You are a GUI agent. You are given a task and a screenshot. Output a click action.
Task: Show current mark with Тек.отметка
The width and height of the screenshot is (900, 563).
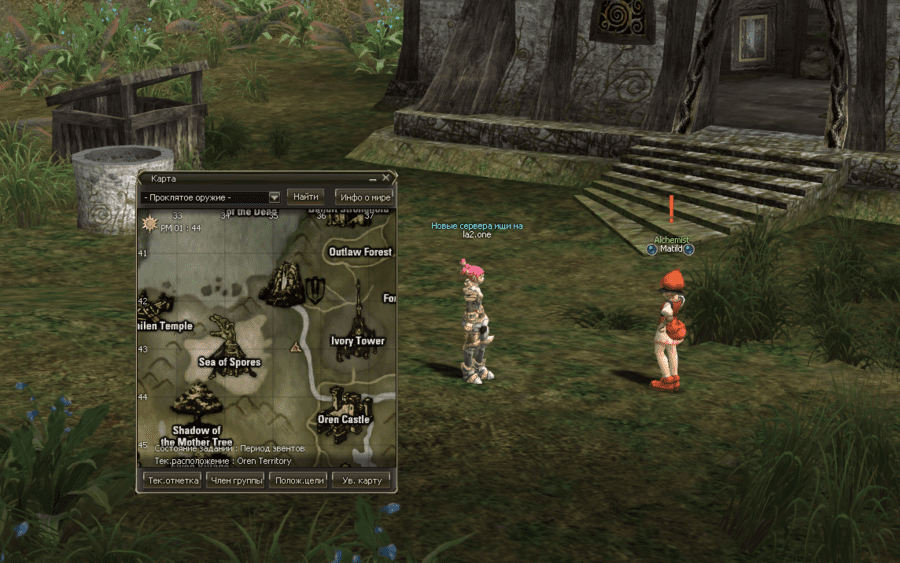[173, 481]
